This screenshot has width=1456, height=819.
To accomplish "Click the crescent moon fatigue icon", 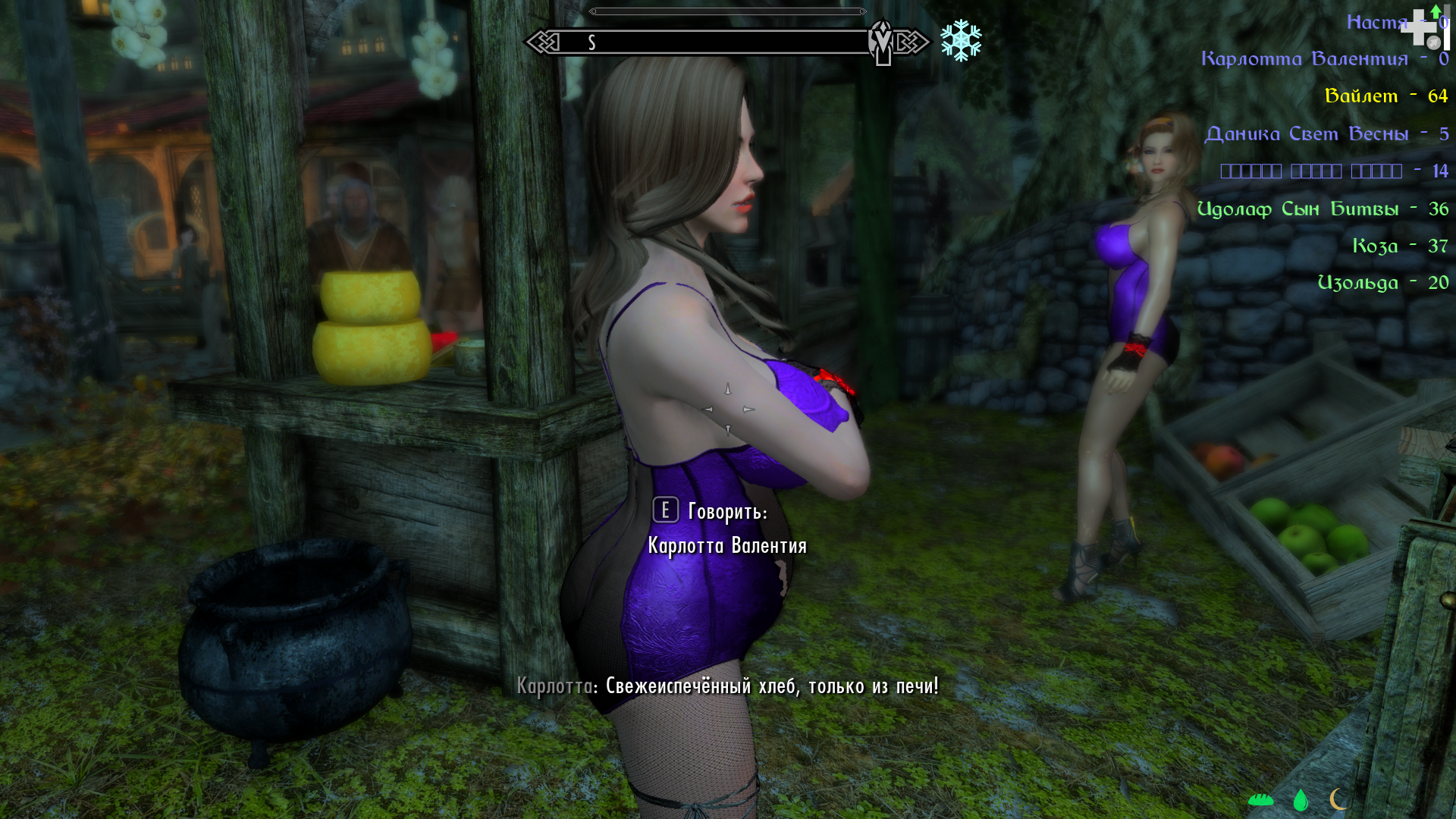I will pyautogui.click(x=1338, y=799).
